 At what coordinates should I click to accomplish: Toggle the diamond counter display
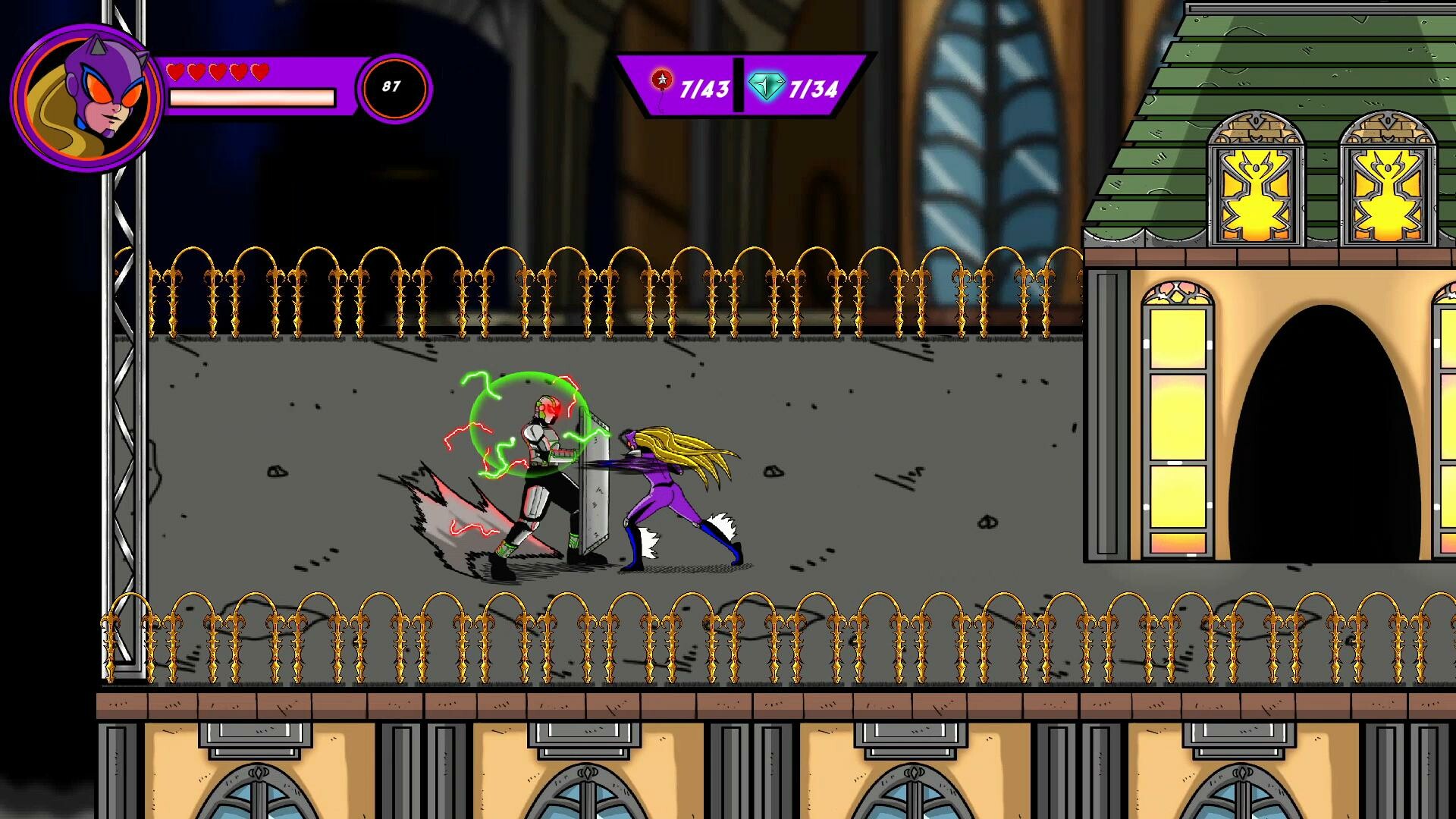pos(792,86)
